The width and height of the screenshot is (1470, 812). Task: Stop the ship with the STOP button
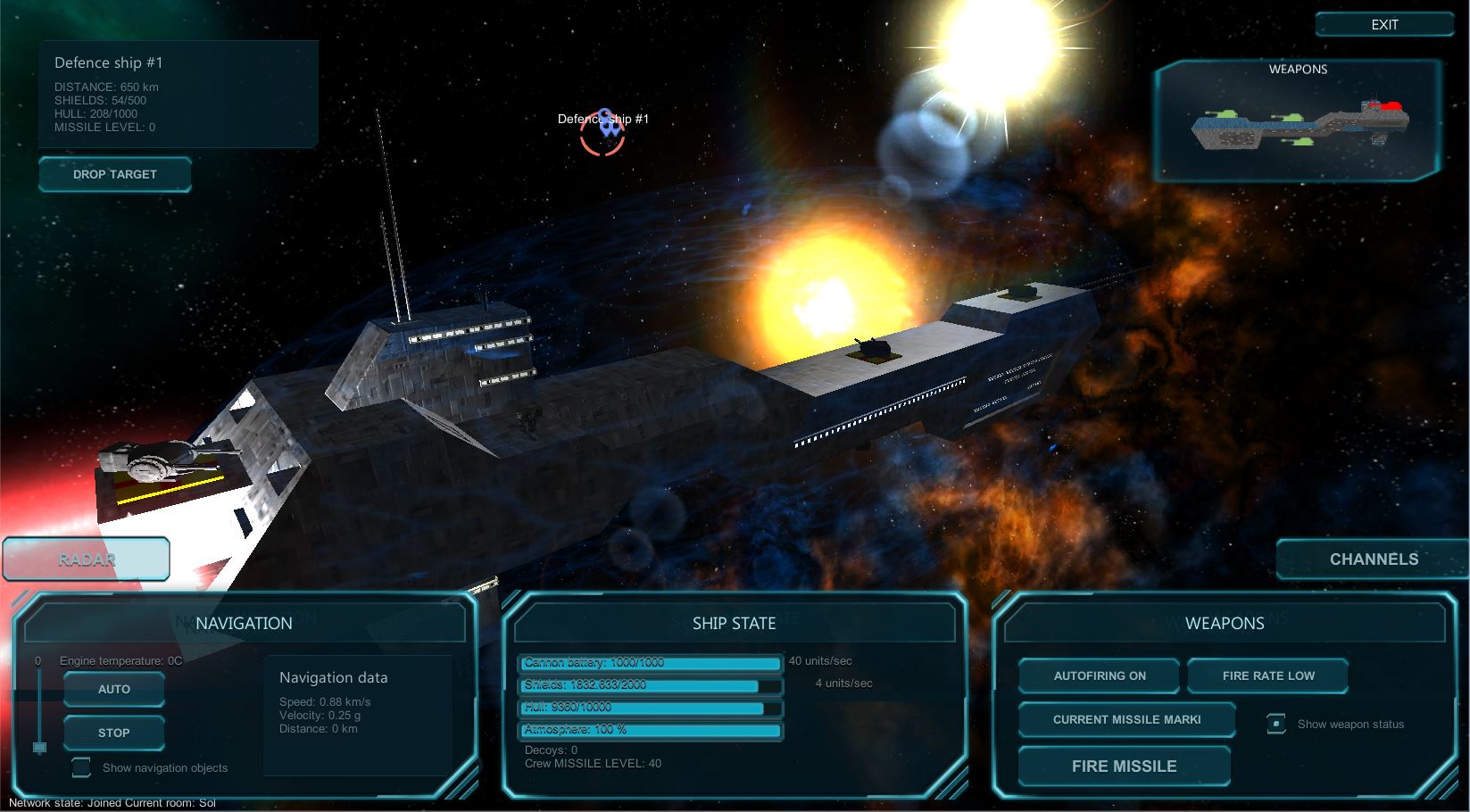point(114,733)
